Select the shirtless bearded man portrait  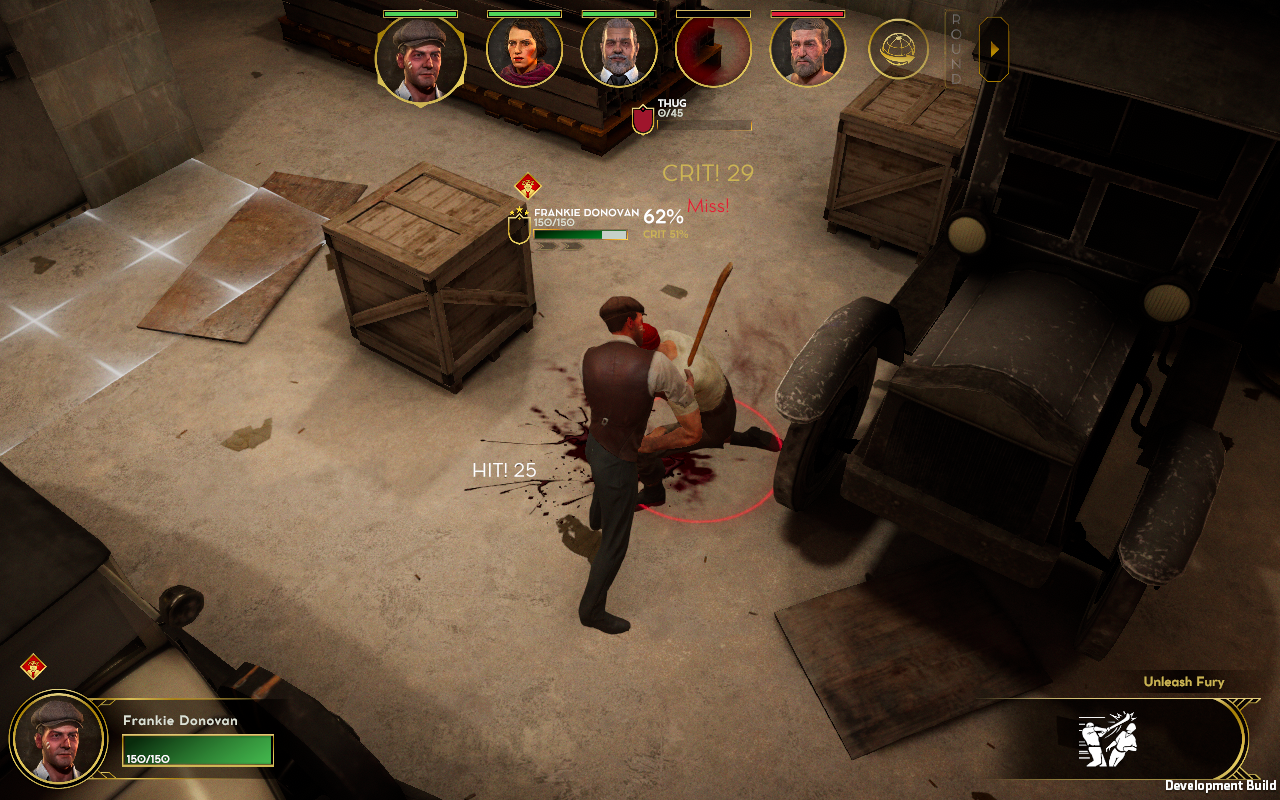pos(807,51)
